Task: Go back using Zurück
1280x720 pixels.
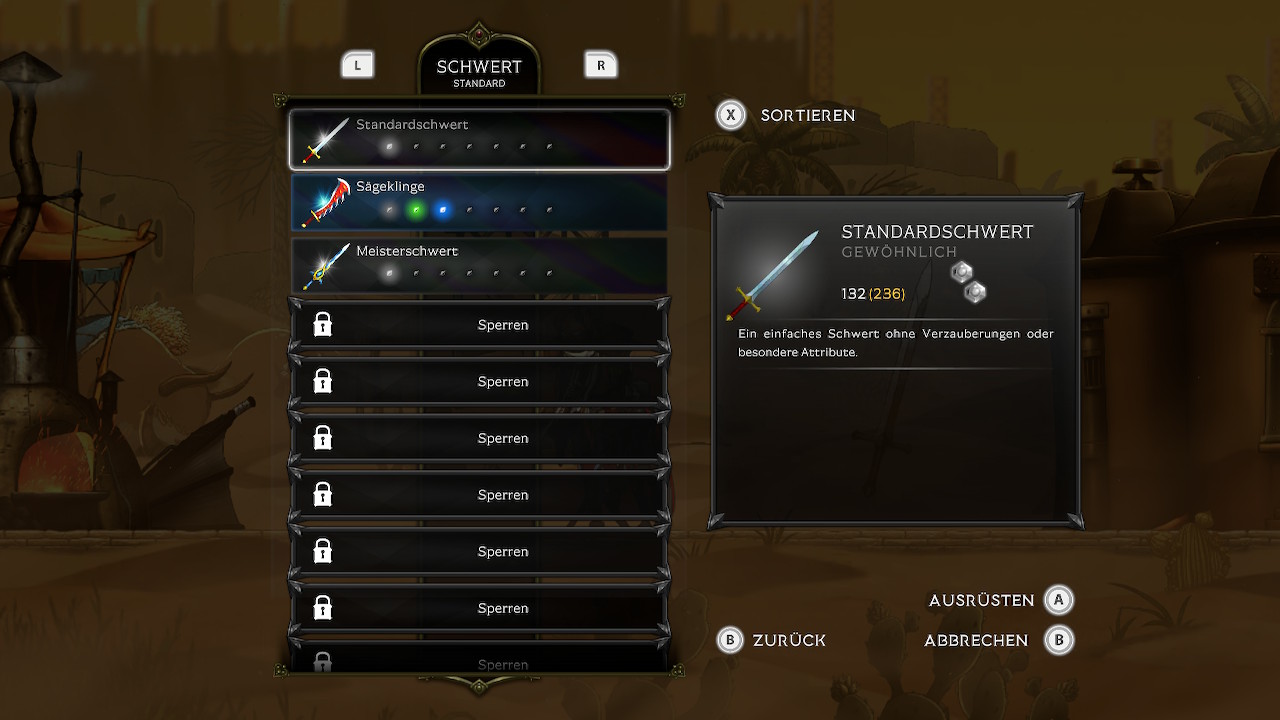Action: click(772, 640)
